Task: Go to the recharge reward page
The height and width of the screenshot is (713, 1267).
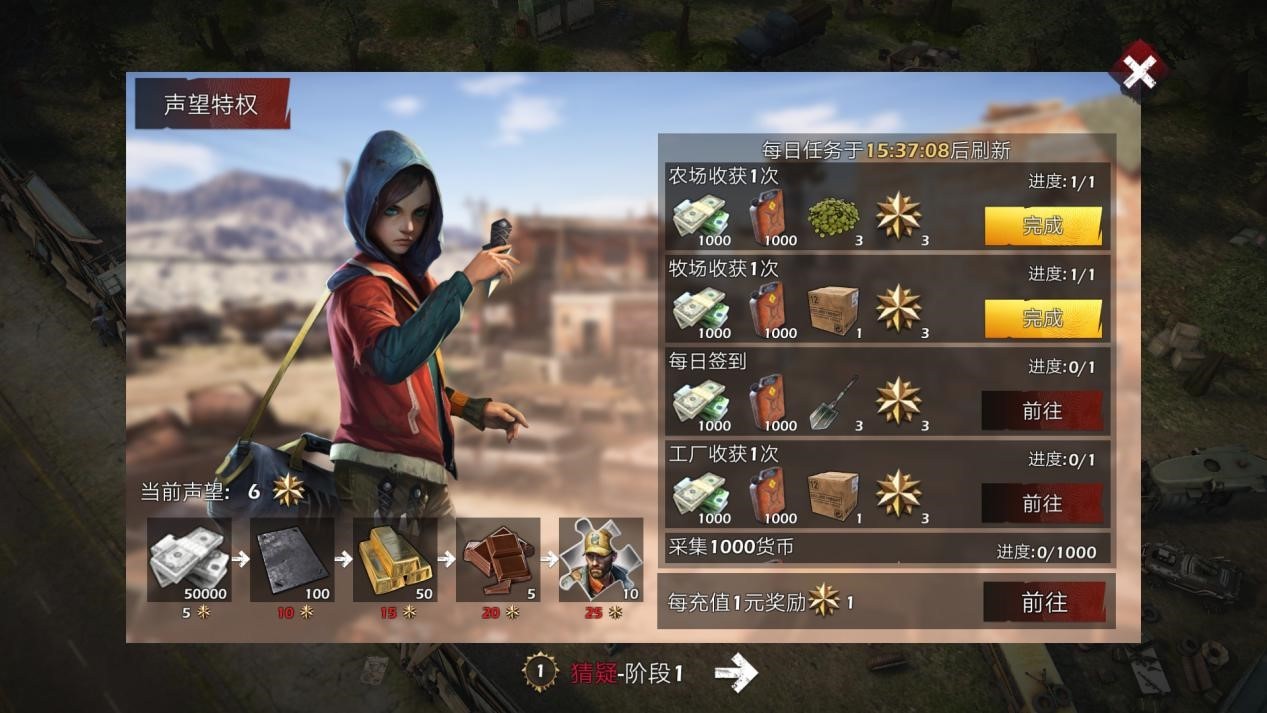Action: [x=1044, y=602]
